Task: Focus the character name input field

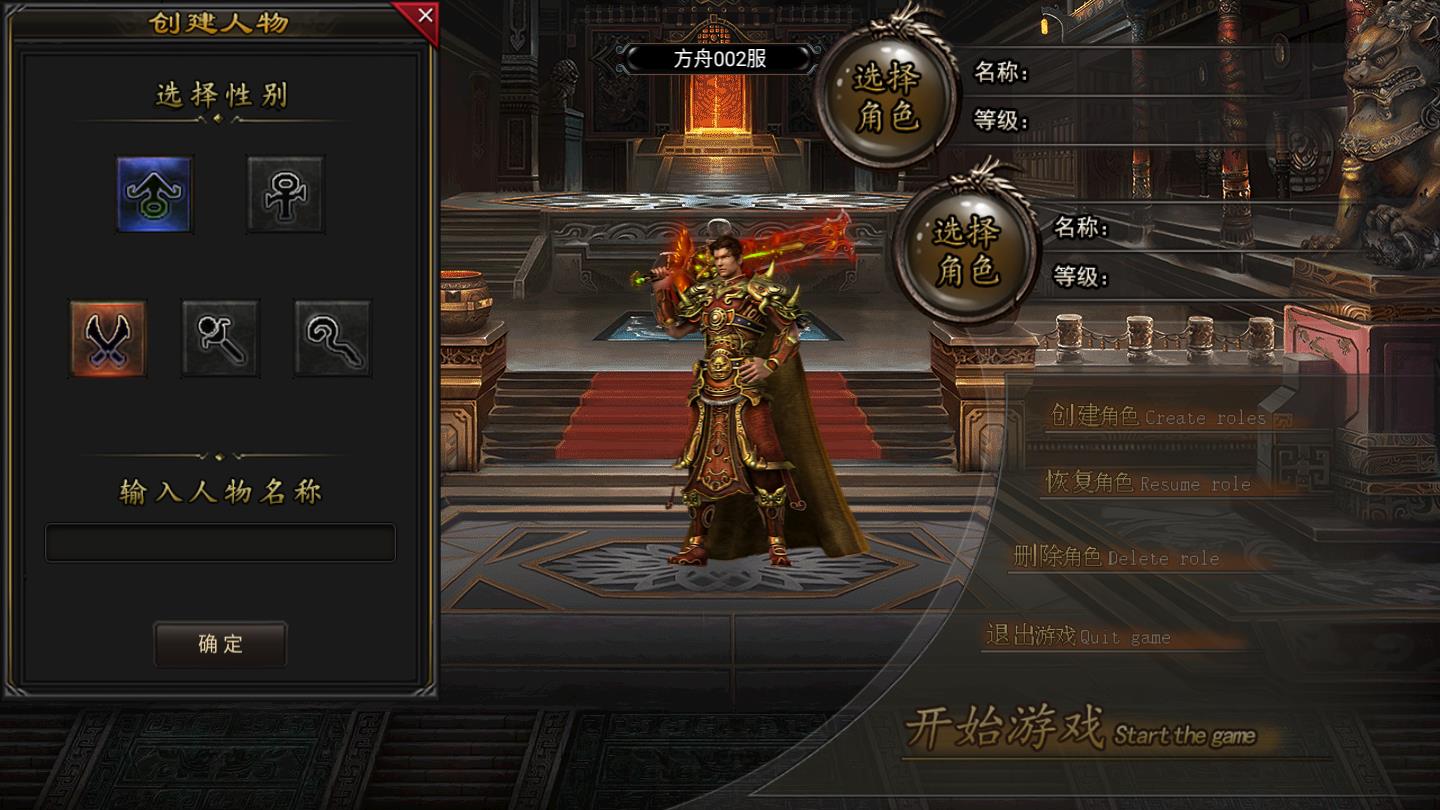Action: pos(220,543)
